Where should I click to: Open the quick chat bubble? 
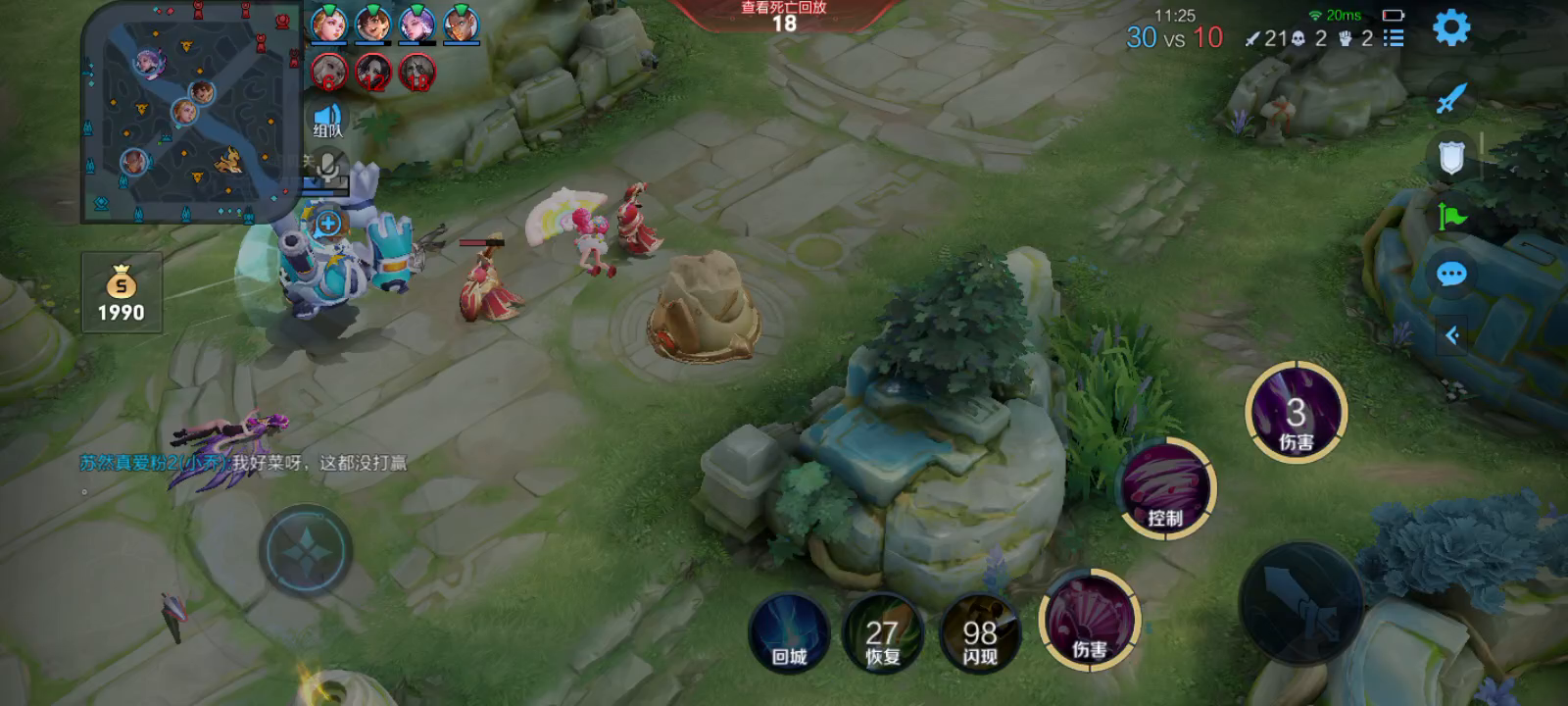[x=1451, y=274]
